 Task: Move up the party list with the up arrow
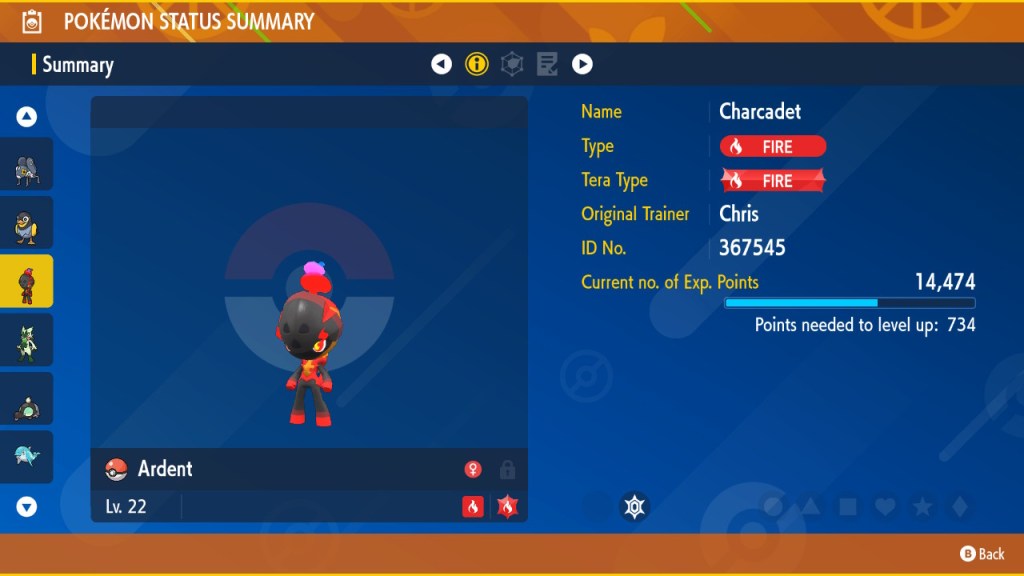27,117
